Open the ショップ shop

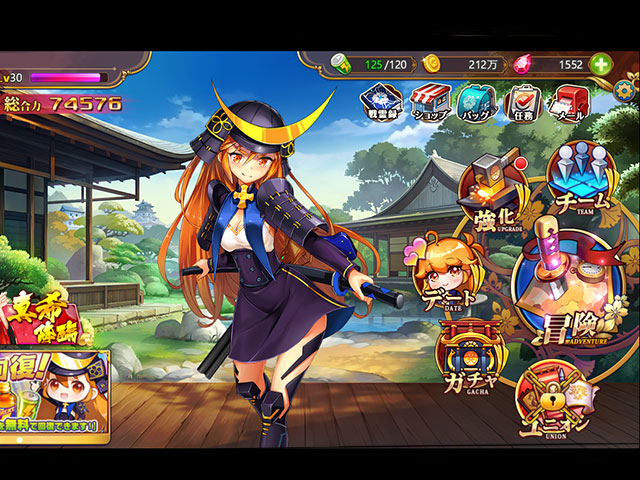[430, 101]
